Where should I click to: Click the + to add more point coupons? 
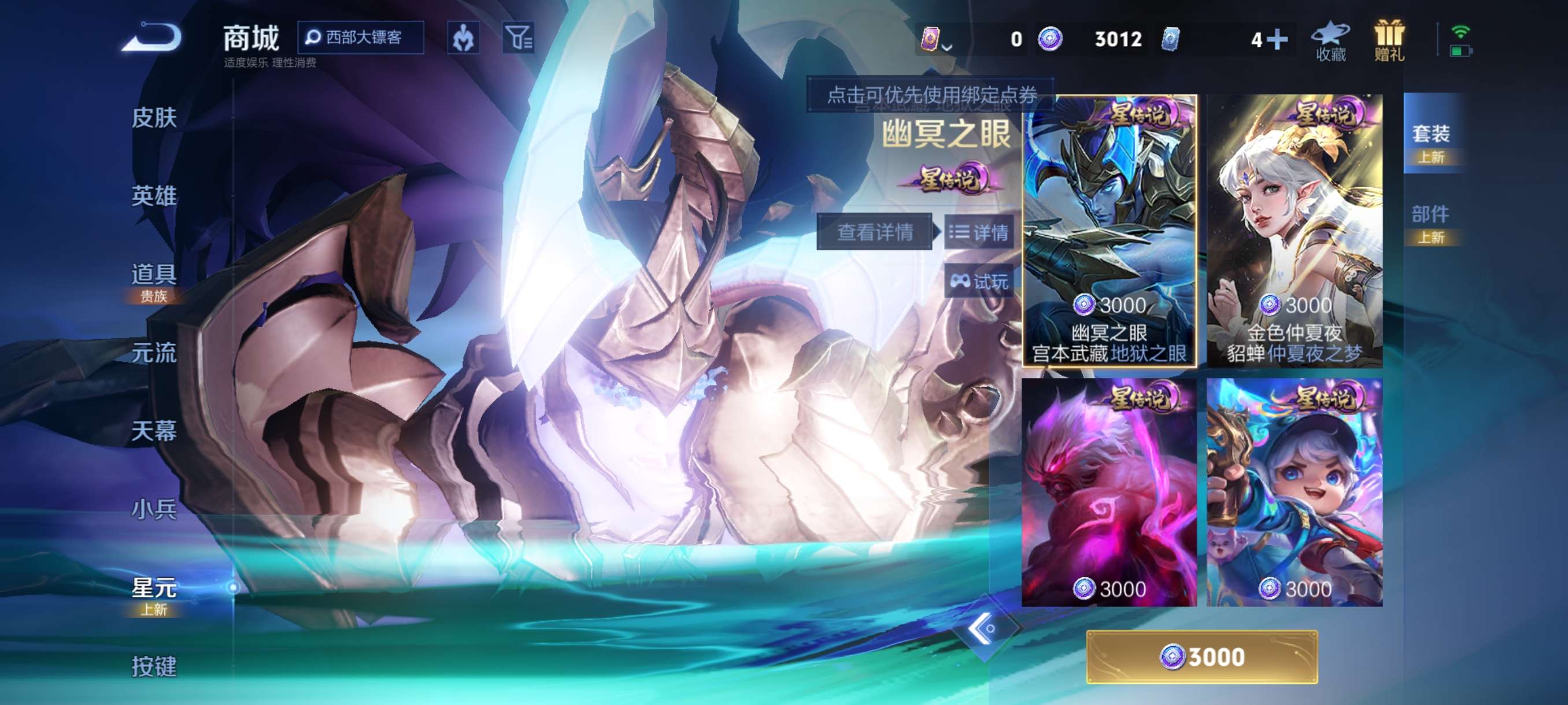1277,39
